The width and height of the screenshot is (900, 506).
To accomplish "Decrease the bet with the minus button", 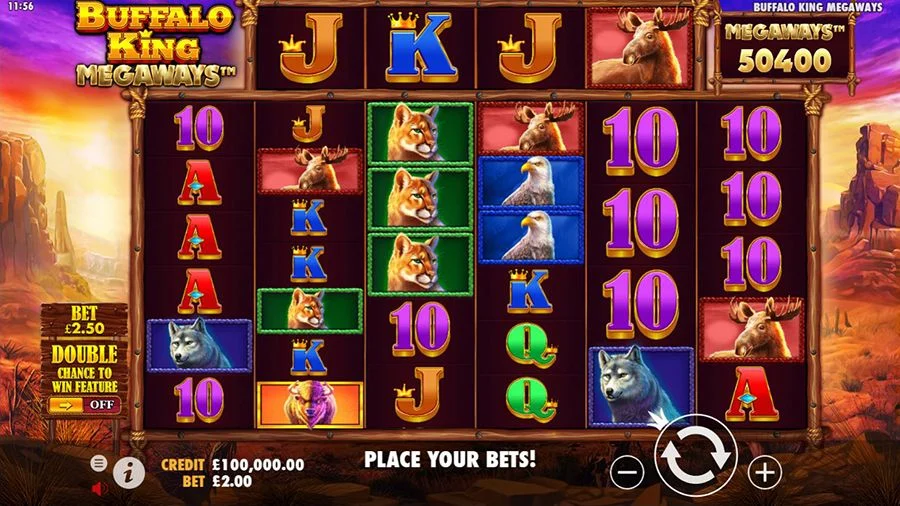I will coord(627,472).
